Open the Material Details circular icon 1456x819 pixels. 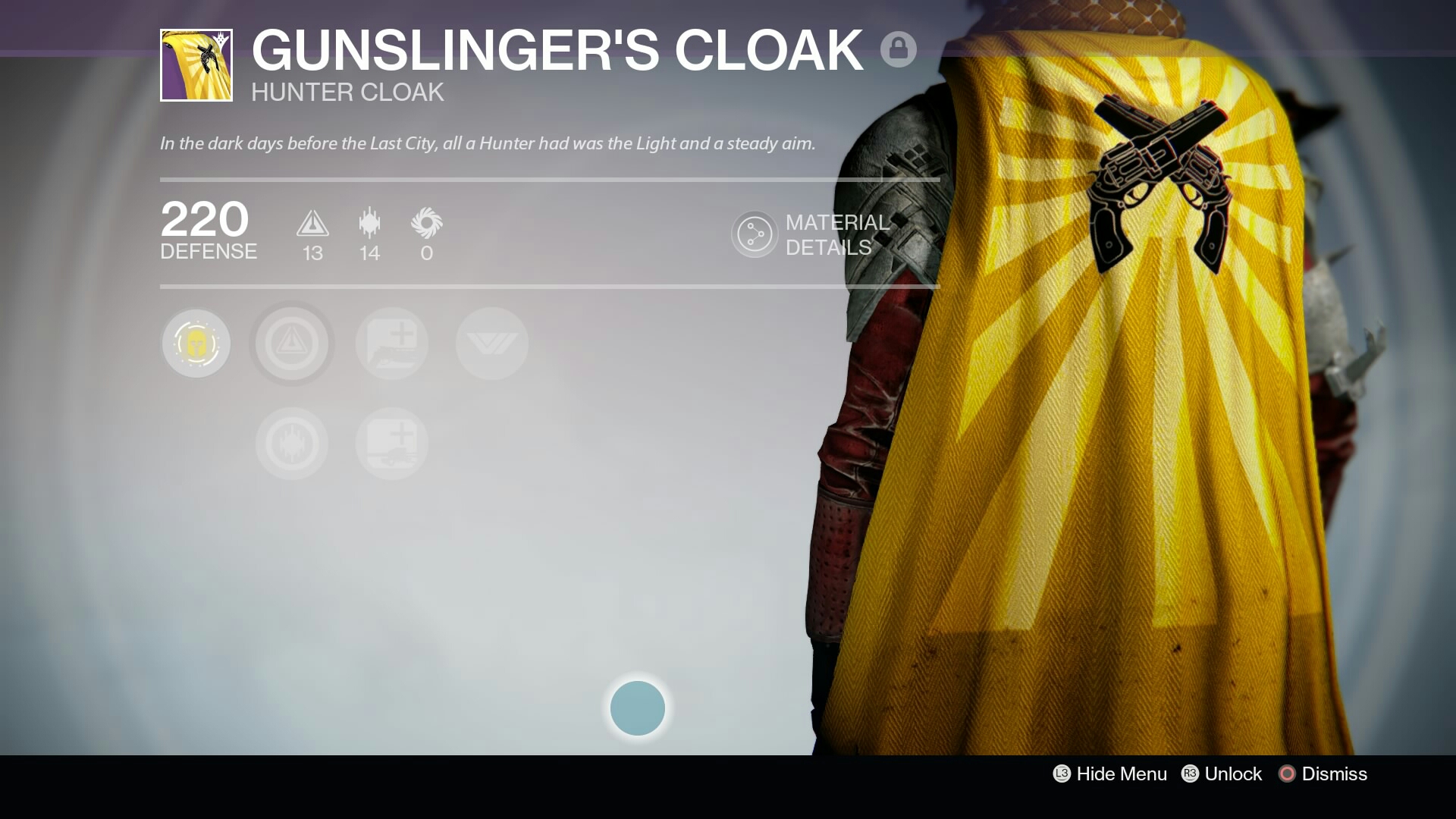coord(754,234)
